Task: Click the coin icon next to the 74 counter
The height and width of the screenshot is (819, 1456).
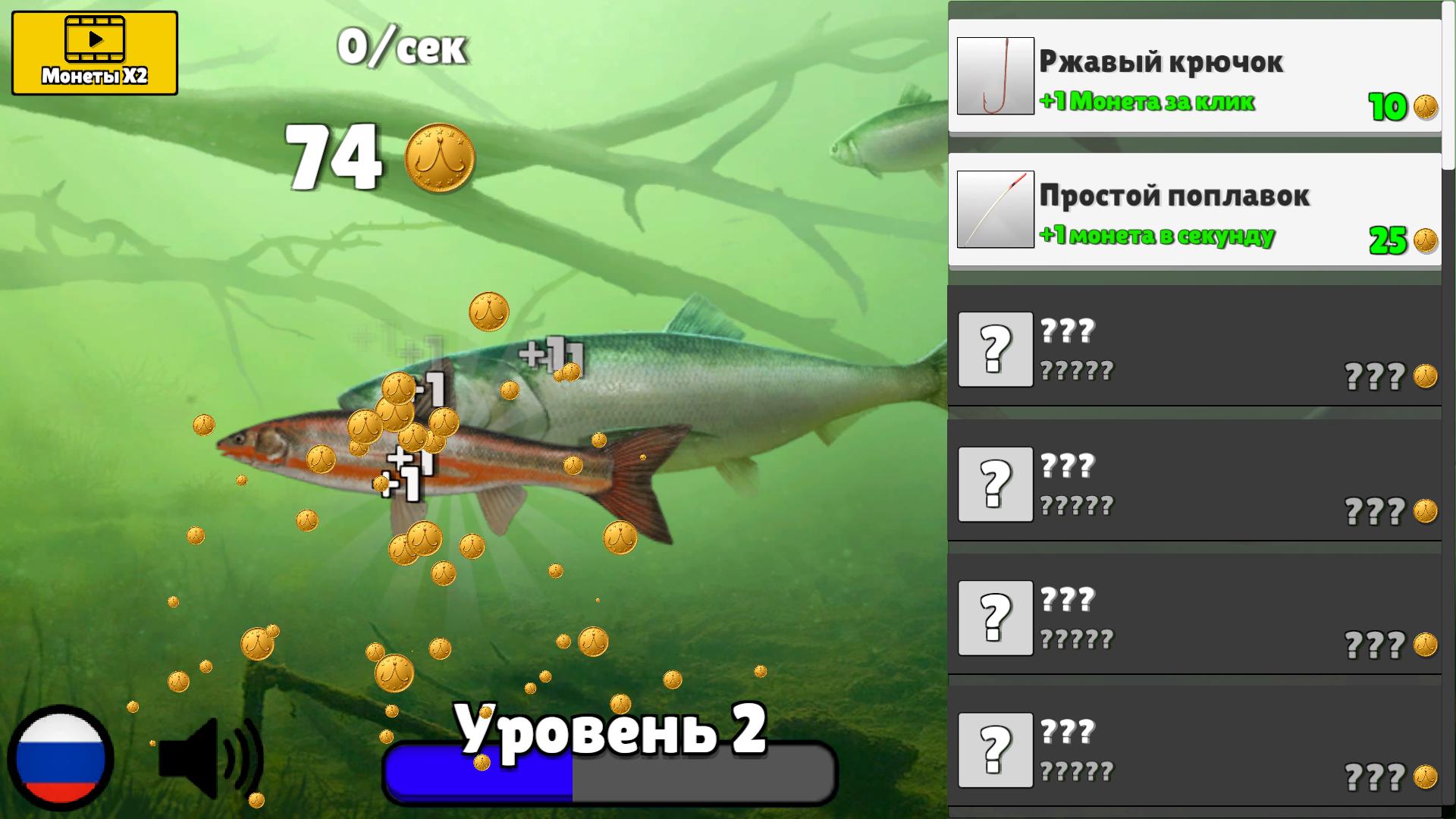Action: 438,155
